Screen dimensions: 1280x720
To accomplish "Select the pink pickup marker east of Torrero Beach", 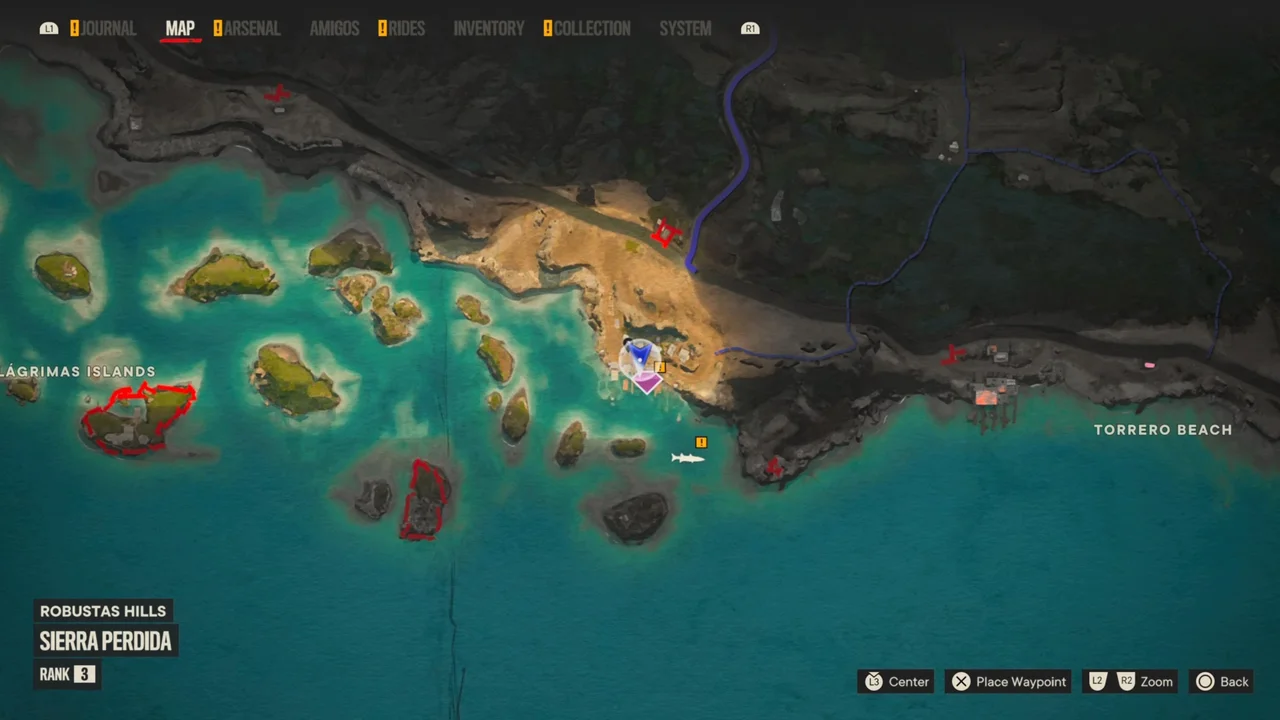I will coord(1148,366).
